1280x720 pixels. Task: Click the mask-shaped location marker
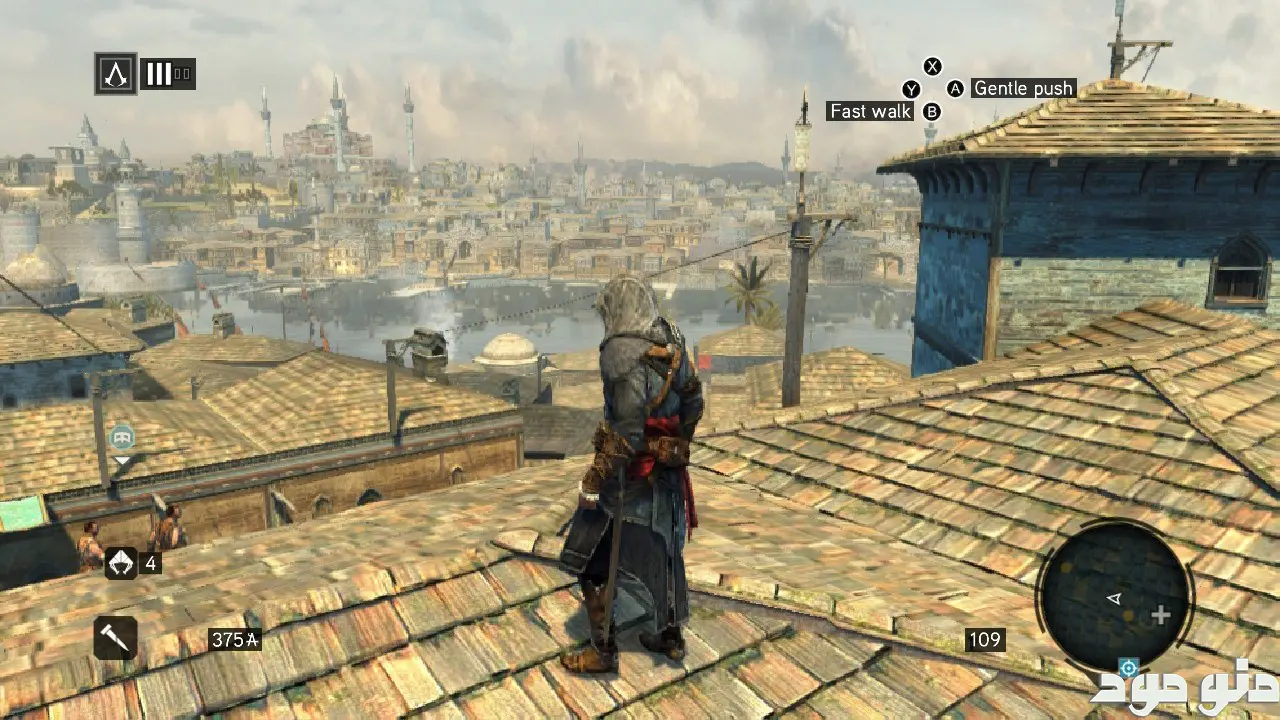[x=122, y=436]
